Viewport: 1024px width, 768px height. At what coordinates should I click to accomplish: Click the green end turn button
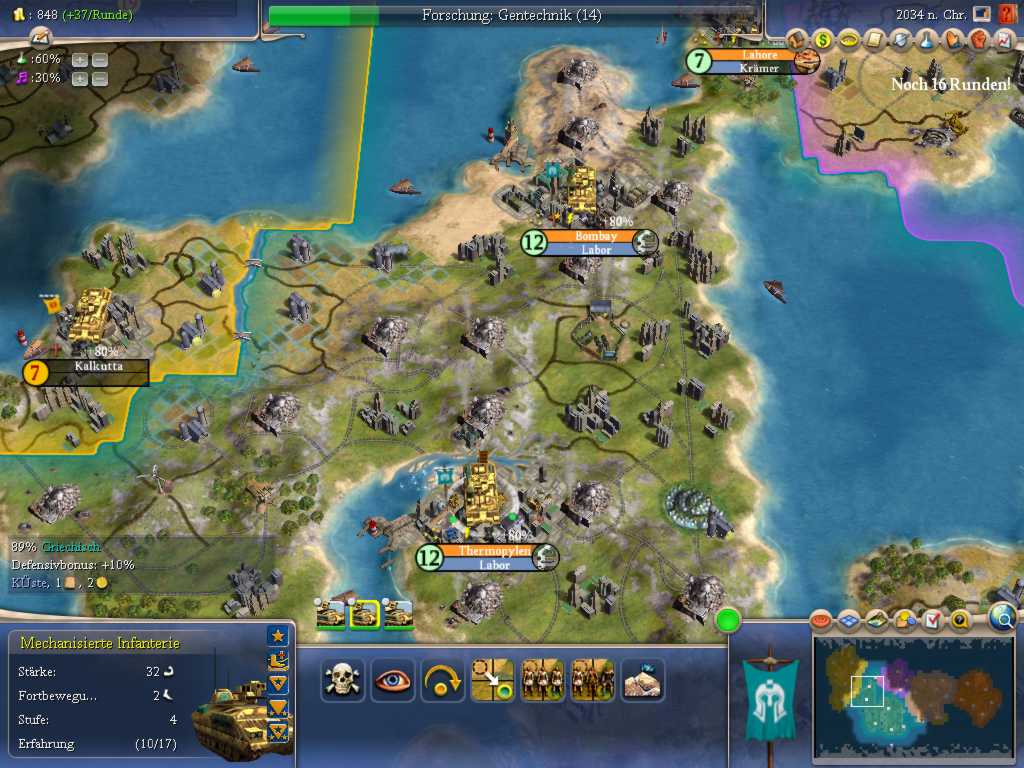(x=728, y=620)
